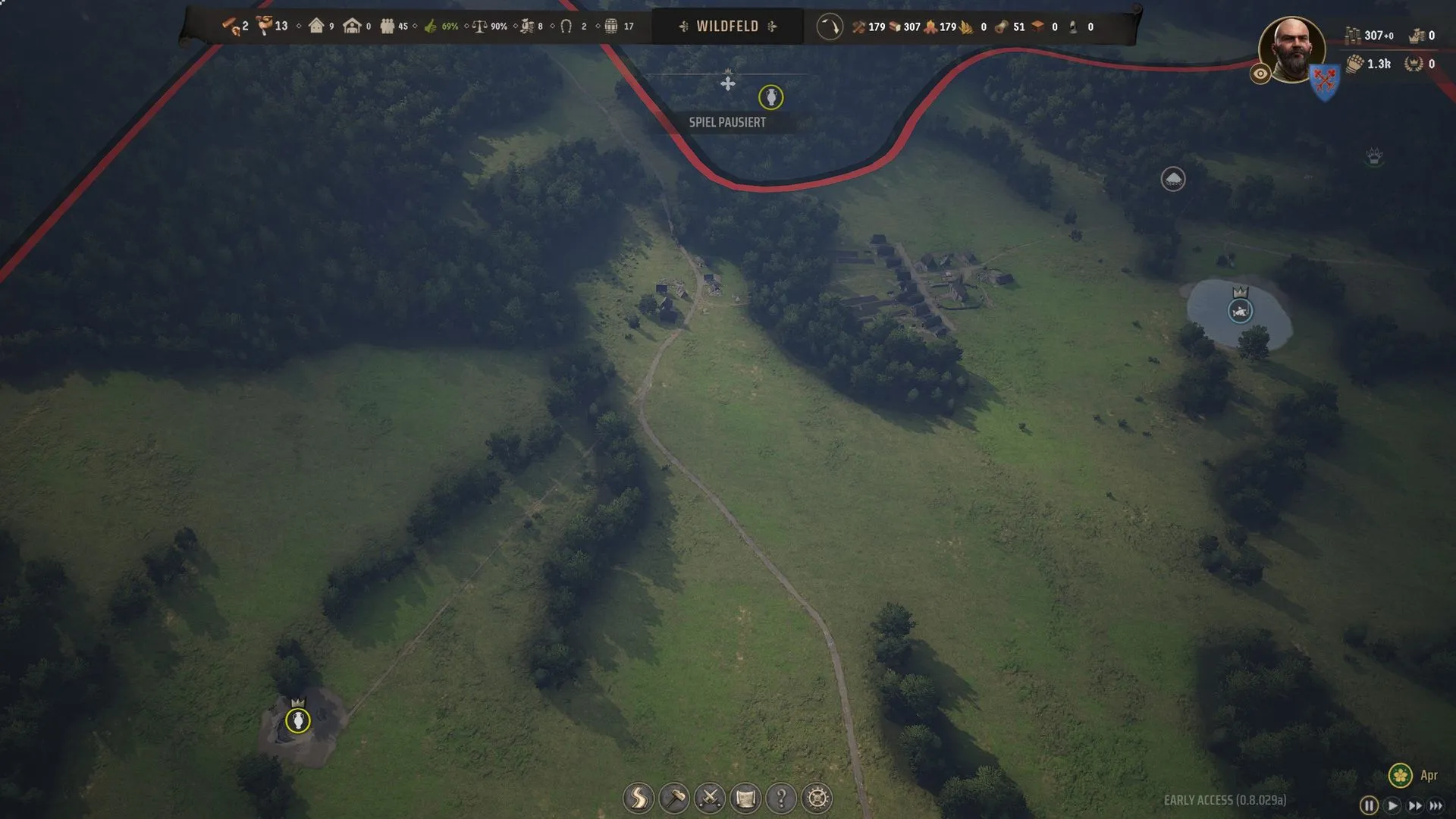
Task: Click the Wildfeld region name banner
Action: (727, 27)
